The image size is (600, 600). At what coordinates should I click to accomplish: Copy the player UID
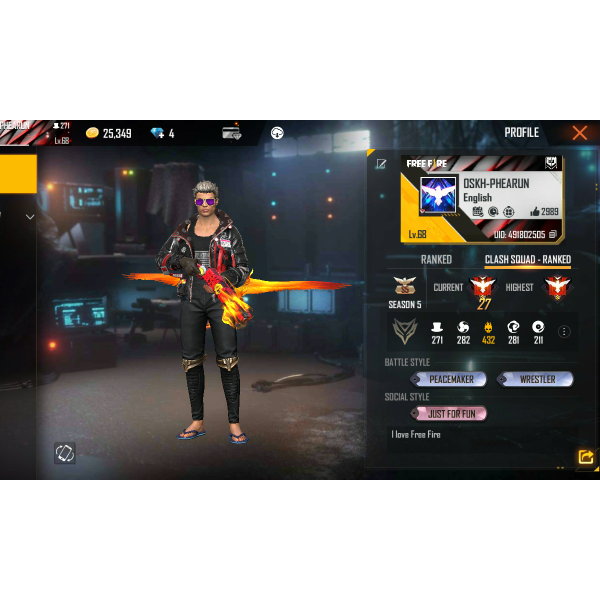(553, 234)
